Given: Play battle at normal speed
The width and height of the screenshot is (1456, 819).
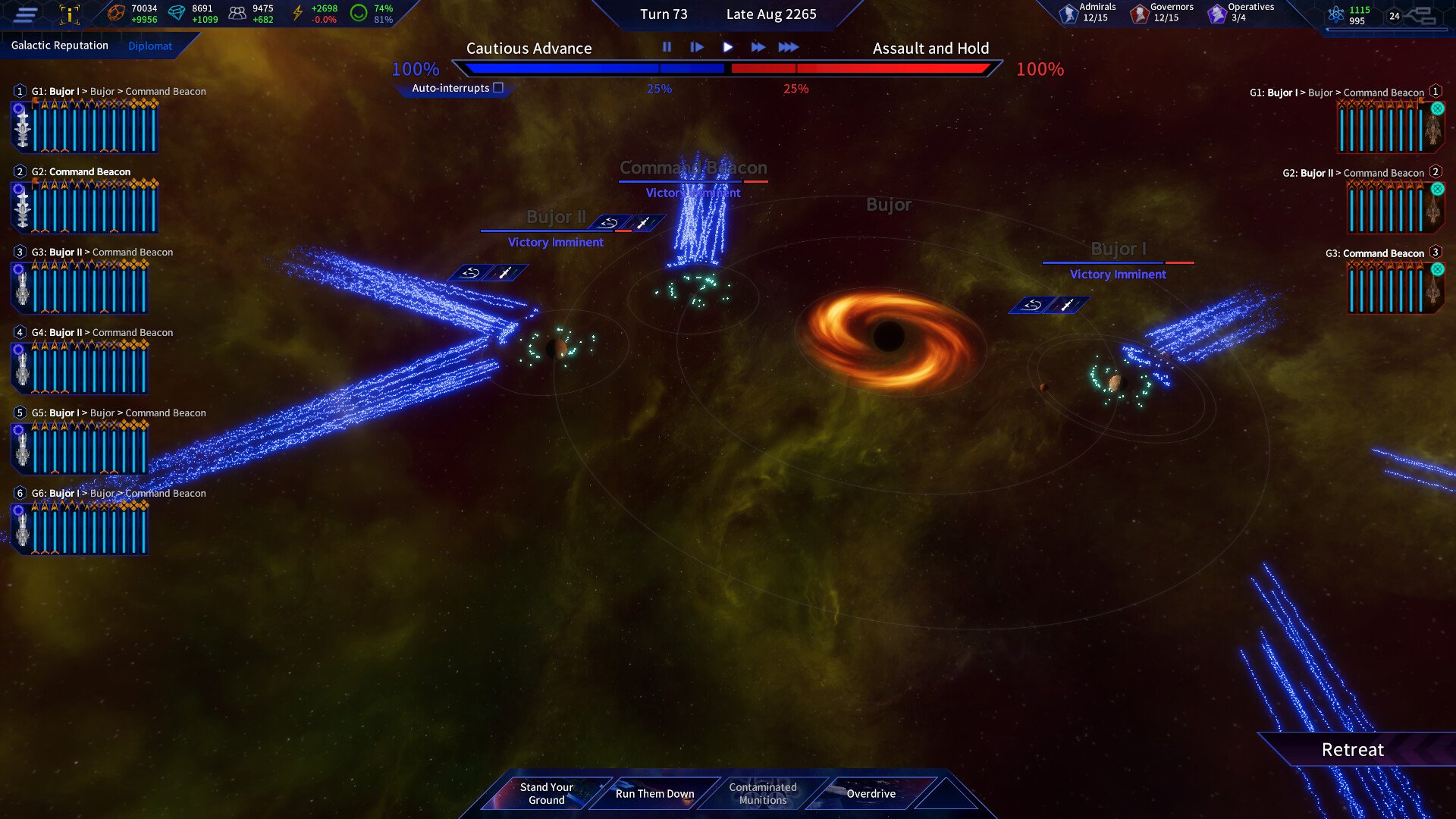Looking at the screenshot, I should (727, 47).
